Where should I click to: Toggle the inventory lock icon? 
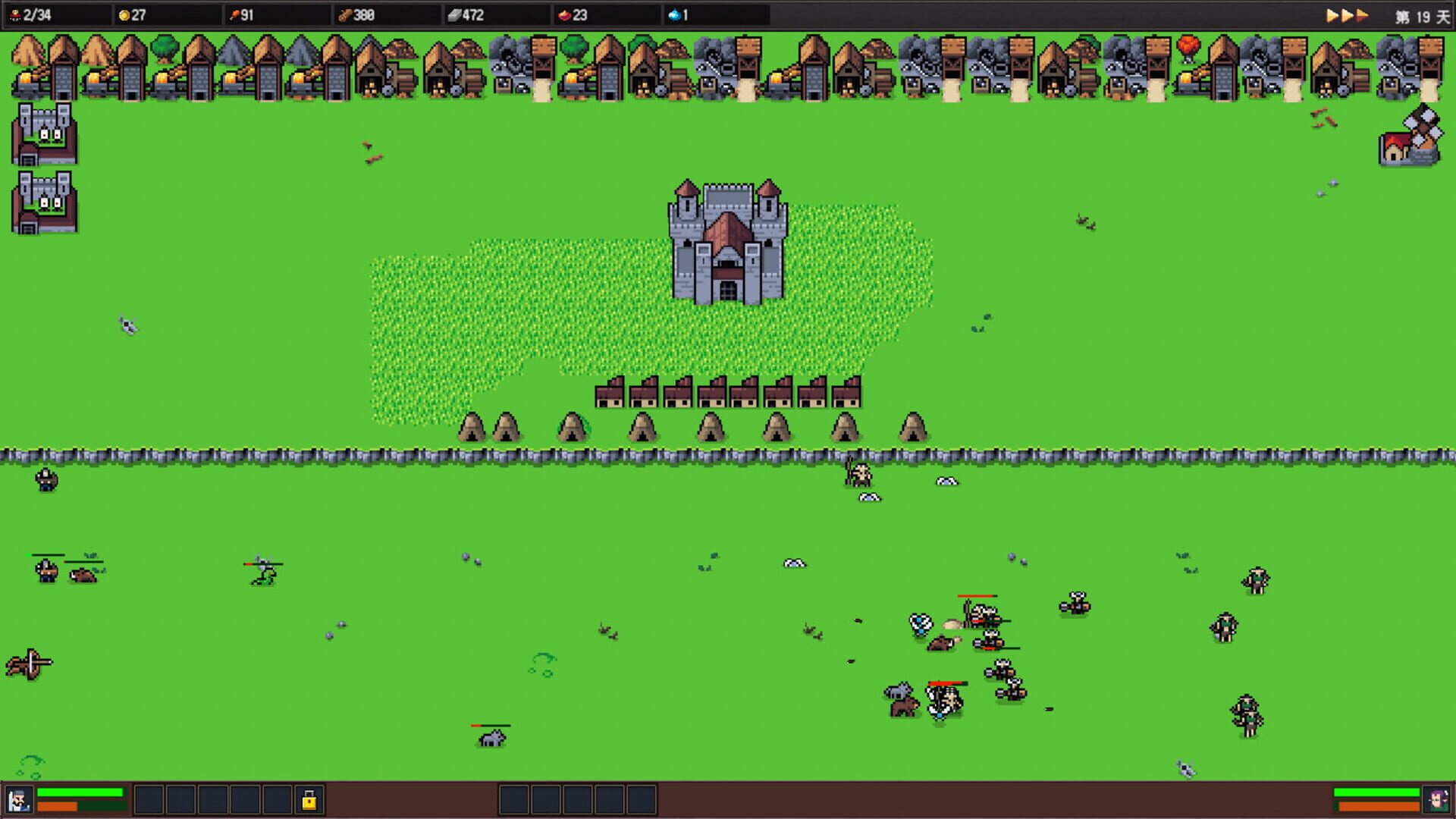click(308, 799)
